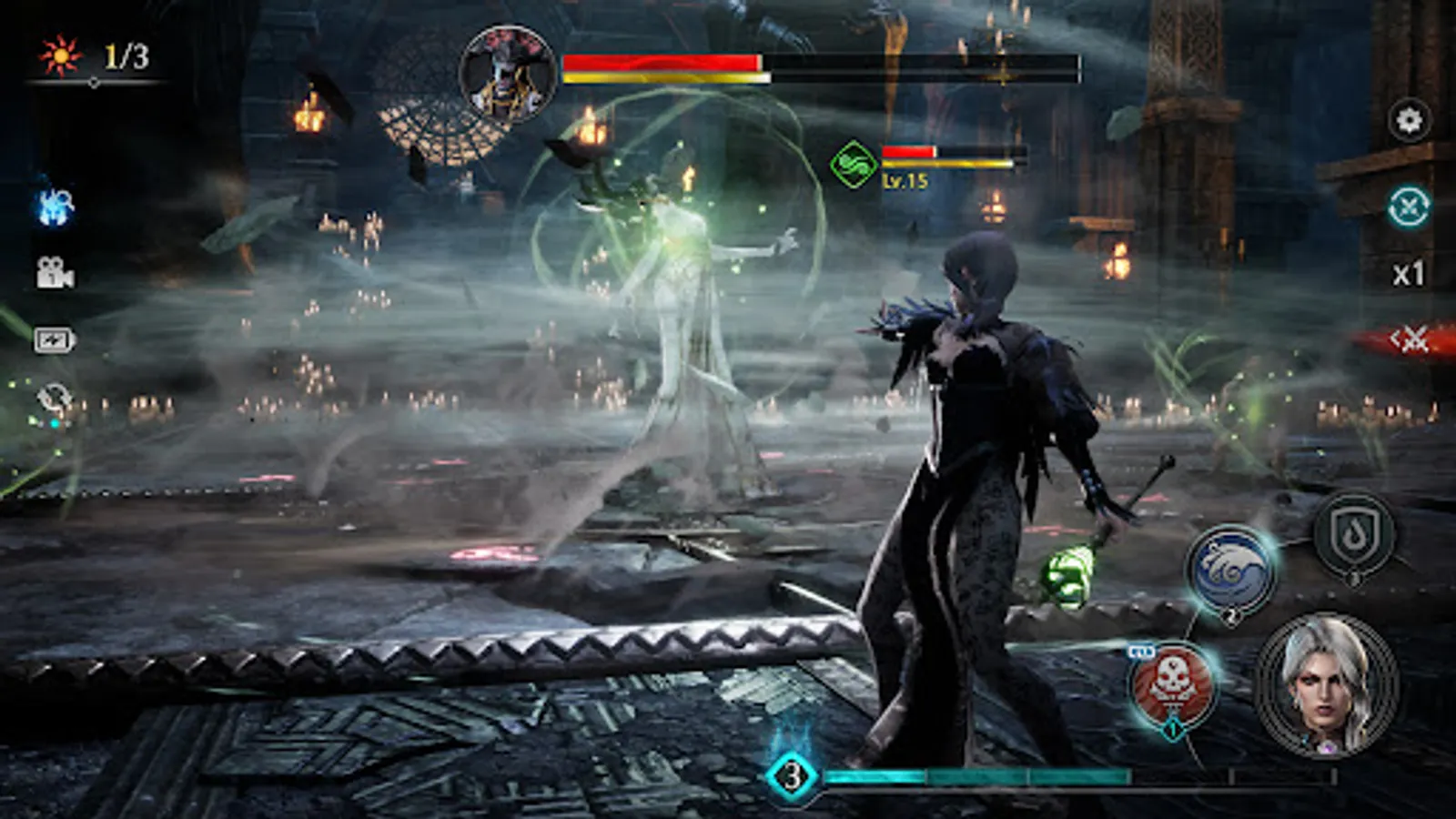Open the video recording feature

pos(55,273)
